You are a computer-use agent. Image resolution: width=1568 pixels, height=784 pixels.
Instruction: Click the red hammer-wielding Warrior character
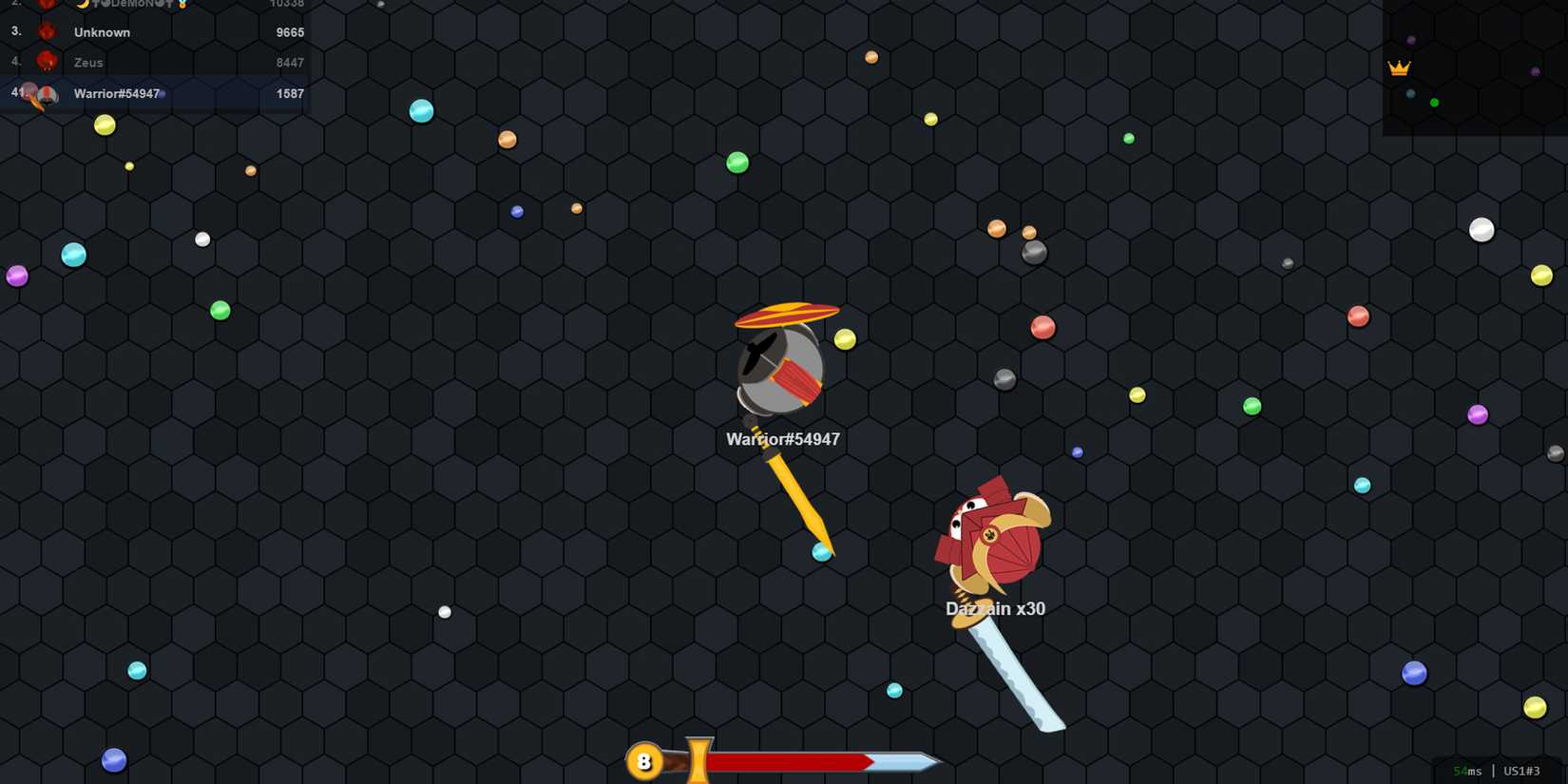click(779, 366)
